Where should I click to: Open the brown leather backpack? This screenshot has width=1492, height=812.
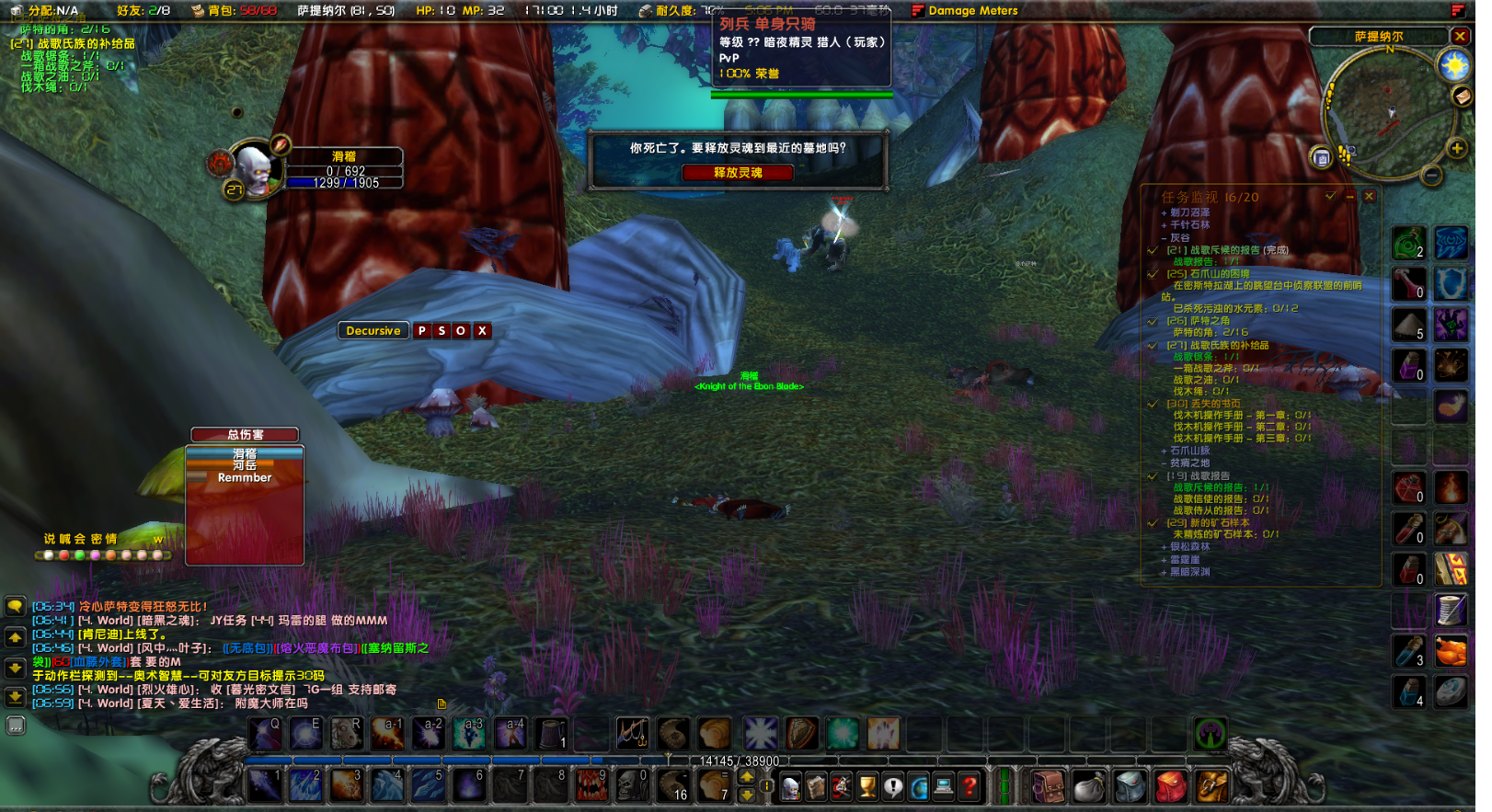coord(1048,787)
